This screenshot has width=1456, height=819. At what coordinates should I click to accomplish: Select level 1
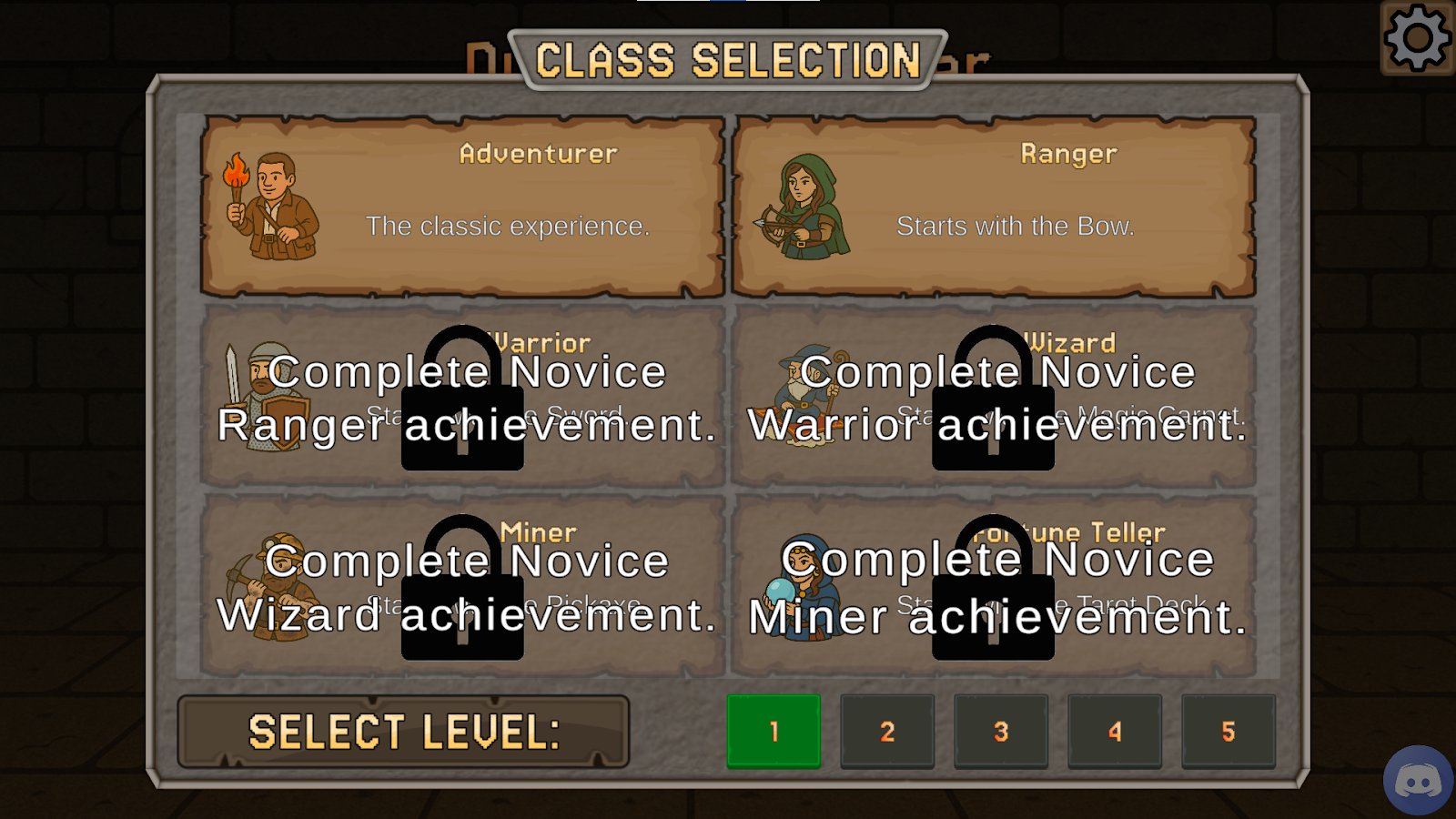(773, 732)
